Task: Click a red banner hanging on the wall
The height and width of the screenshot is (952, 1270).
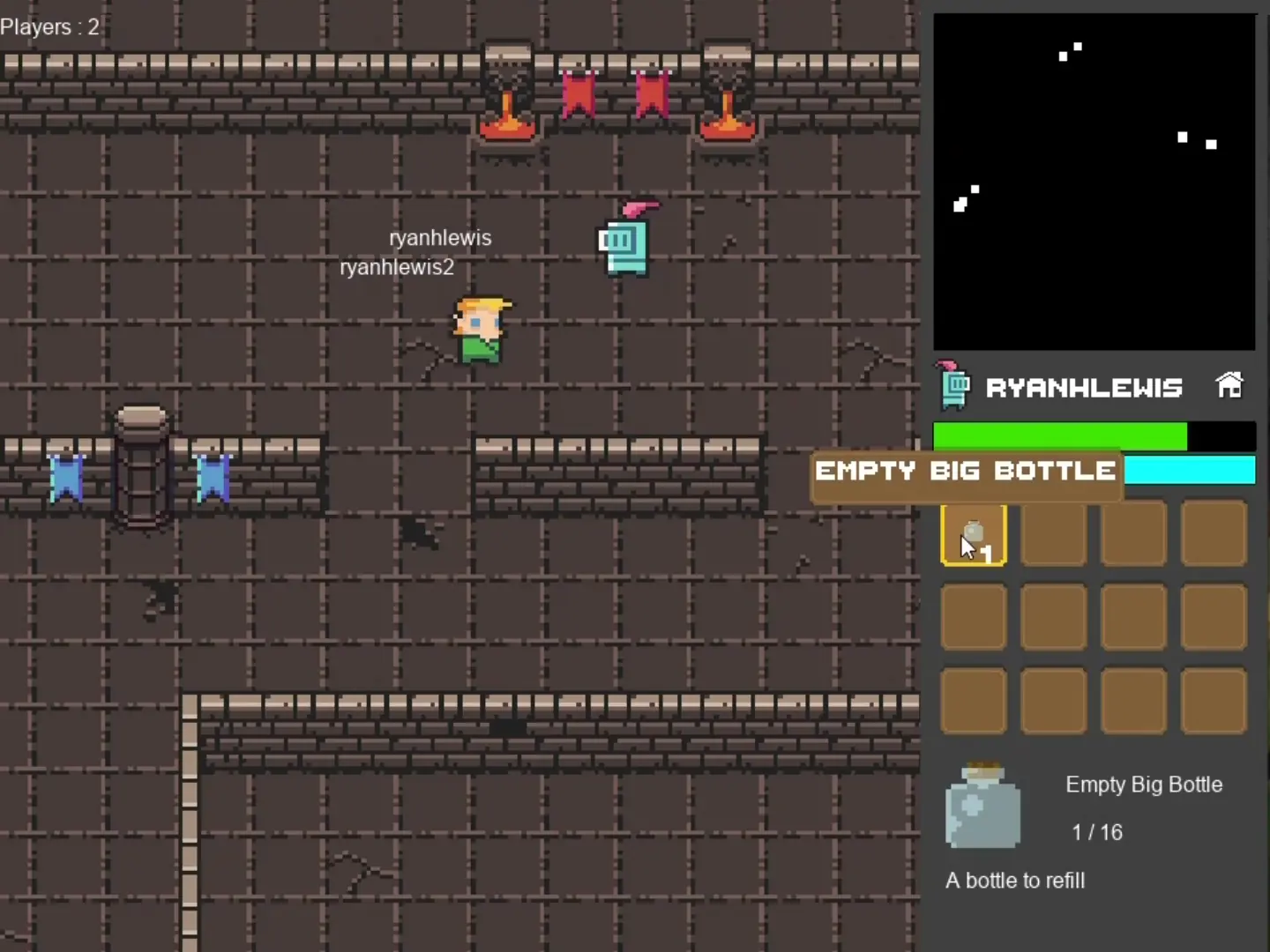Action: 578,93
